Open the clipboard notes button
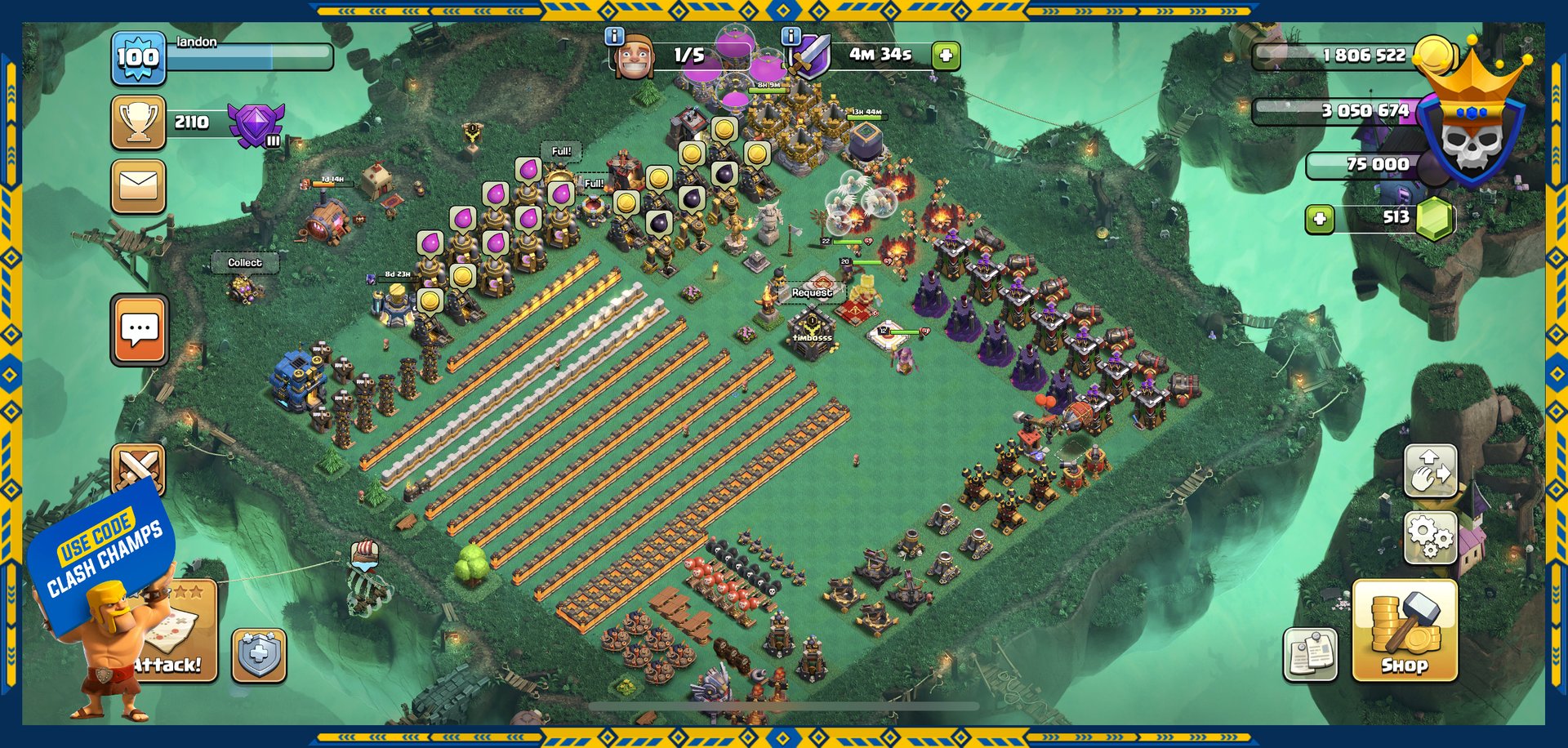 [x=1310, y=653]
